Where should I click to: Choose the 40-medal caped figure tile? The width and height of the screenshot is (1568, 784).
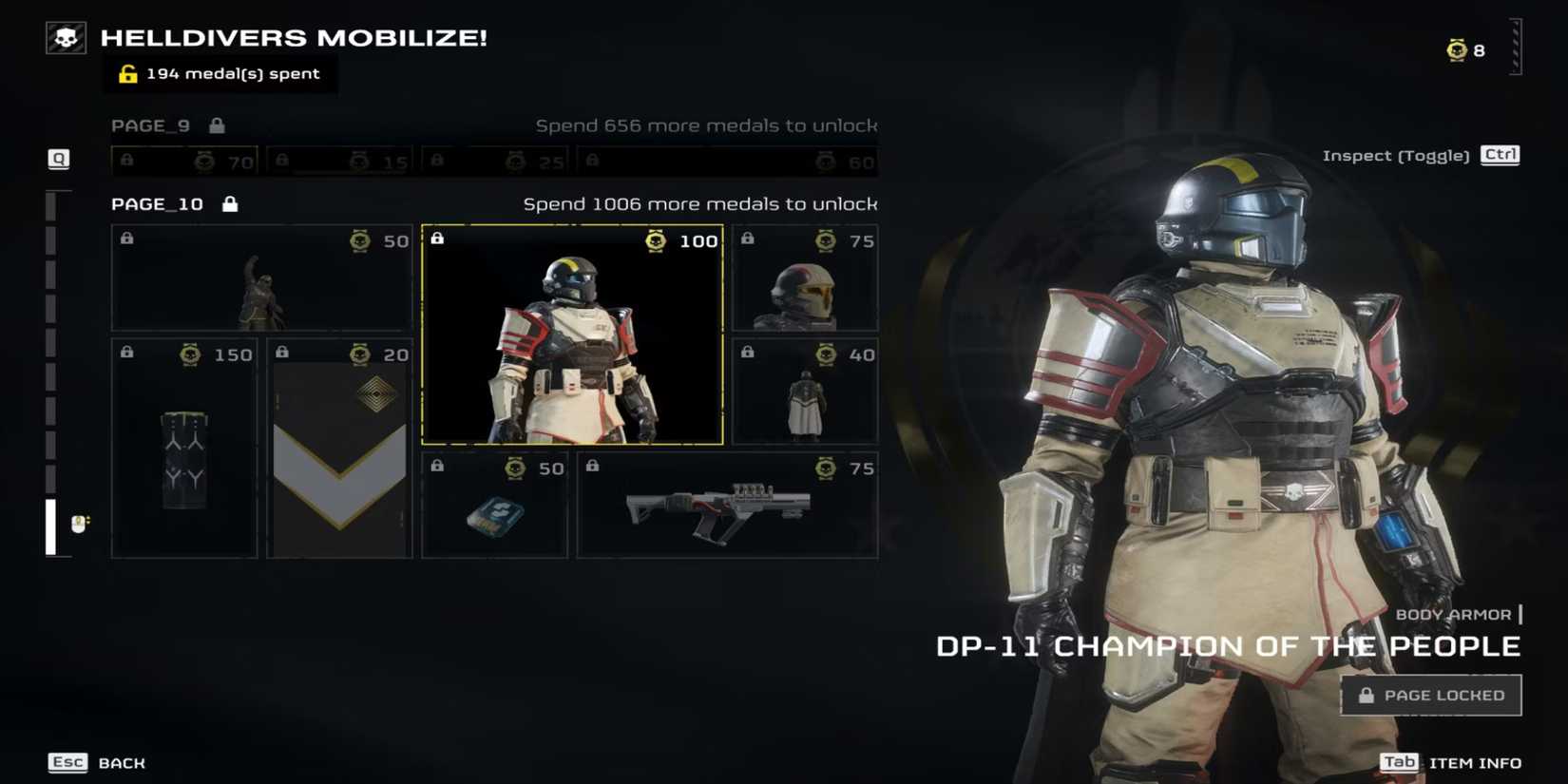805,392
